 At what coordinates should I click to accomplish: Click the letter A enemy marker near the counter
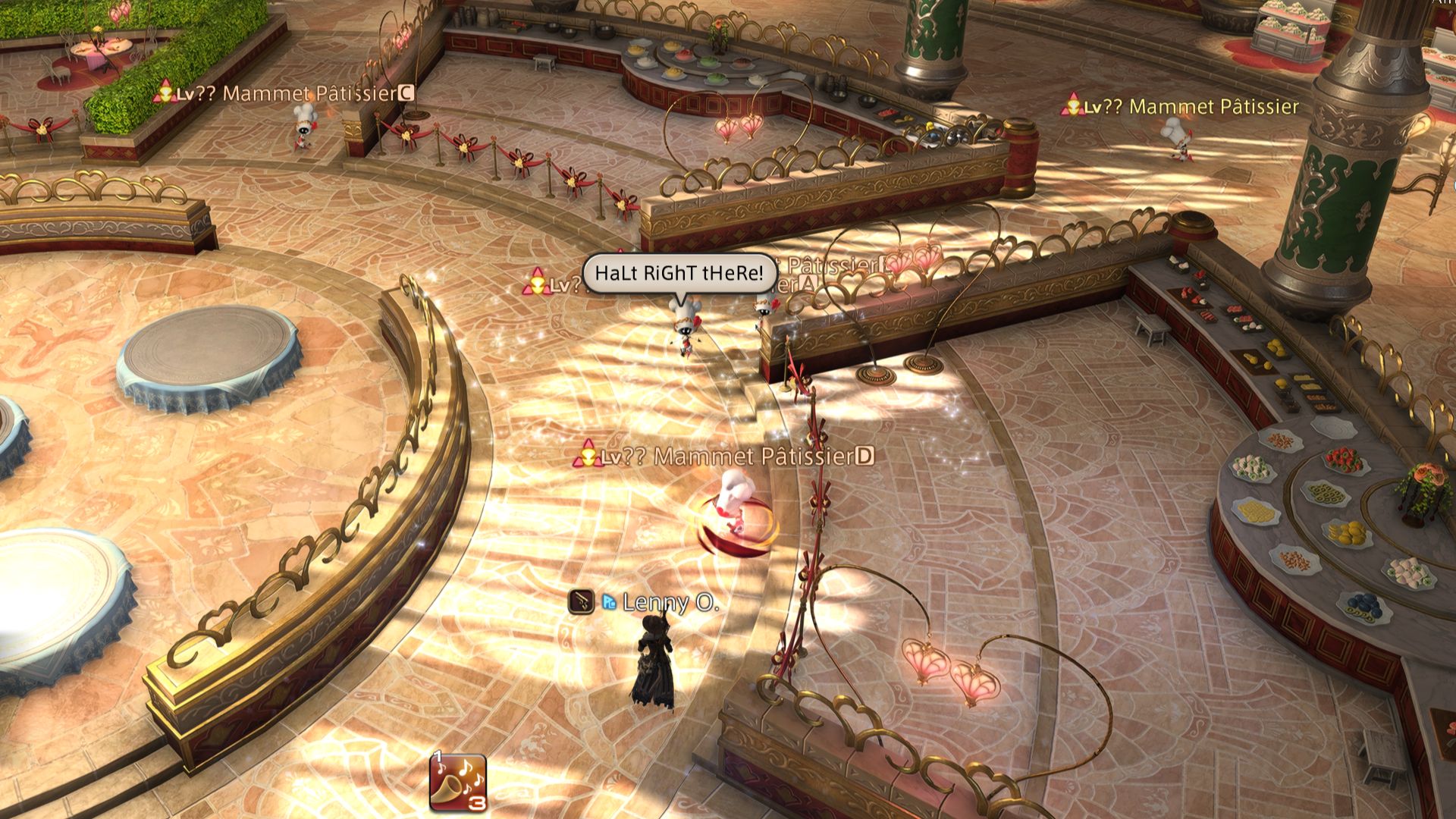tap(806, 283)
